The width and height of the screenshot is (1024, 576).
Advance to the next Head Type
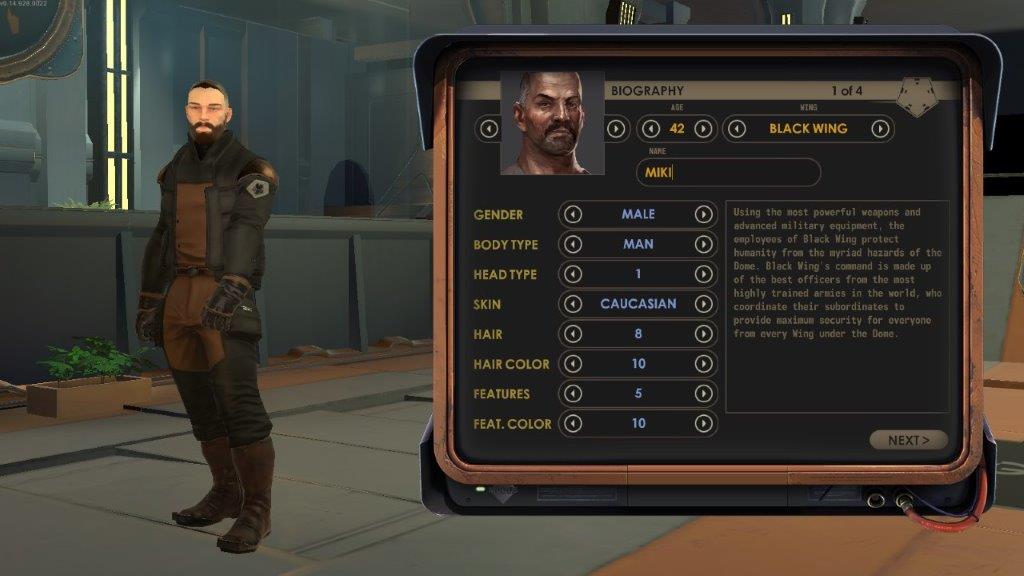pyautogui.click(x=703, y=274)
